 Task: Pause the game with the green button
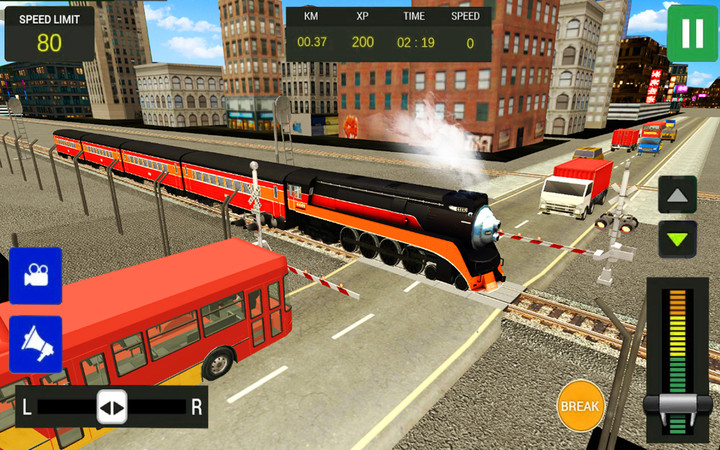click(x=692, y=33)
